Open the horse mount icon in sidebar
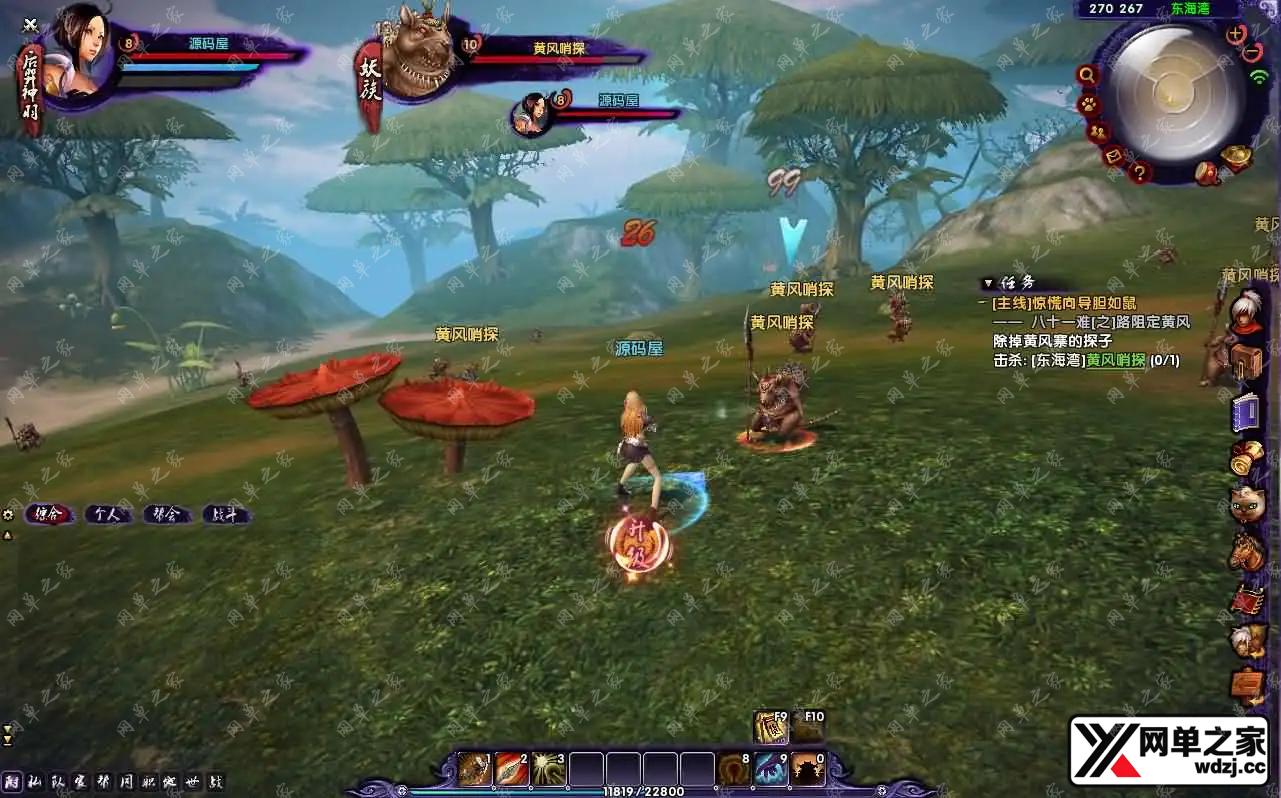This screenshot has height=798, width=1281. coord(1246,552)
